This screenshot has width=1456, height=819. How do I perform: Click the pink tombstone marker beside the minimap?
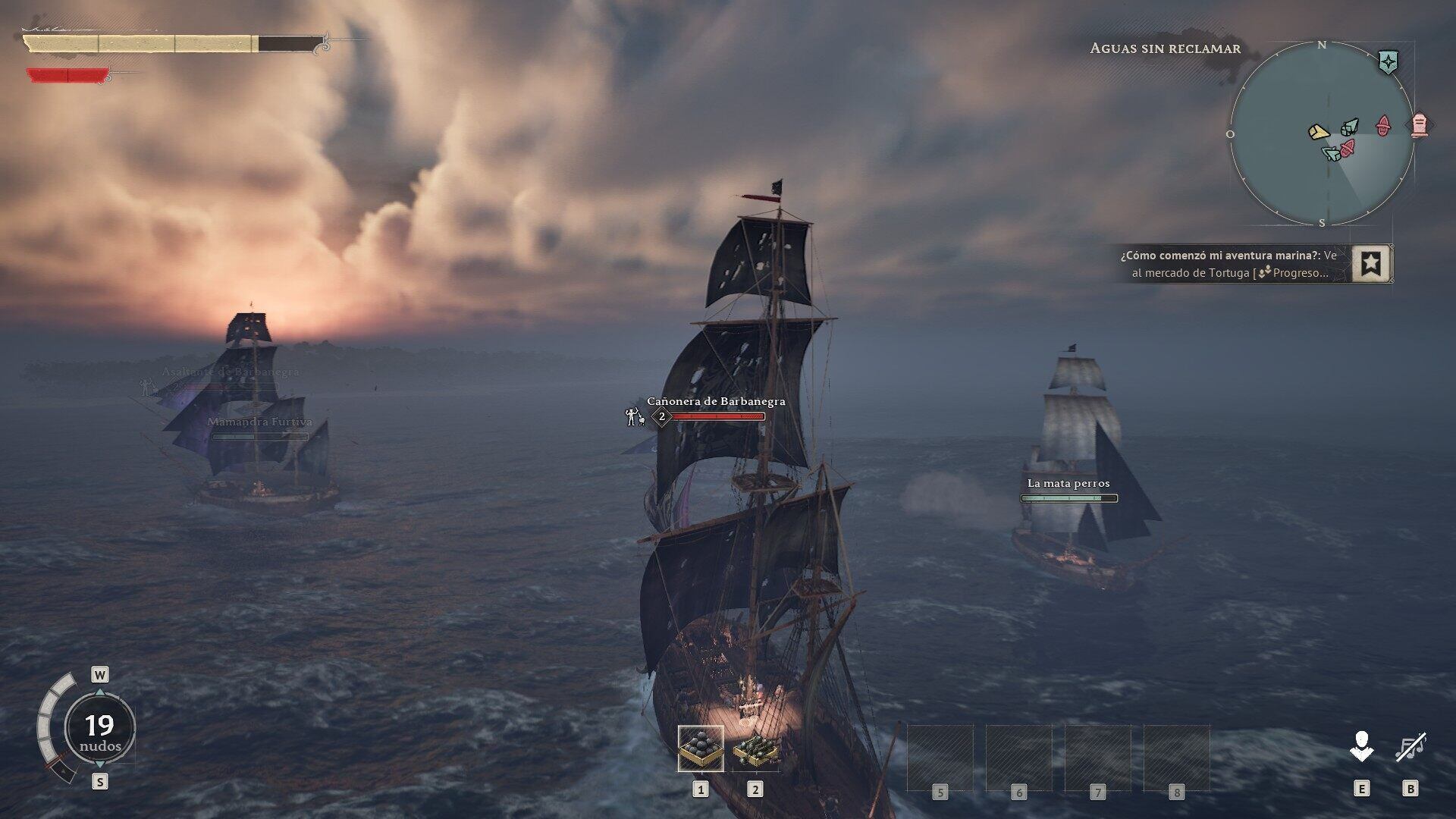tap(1420, 125)
